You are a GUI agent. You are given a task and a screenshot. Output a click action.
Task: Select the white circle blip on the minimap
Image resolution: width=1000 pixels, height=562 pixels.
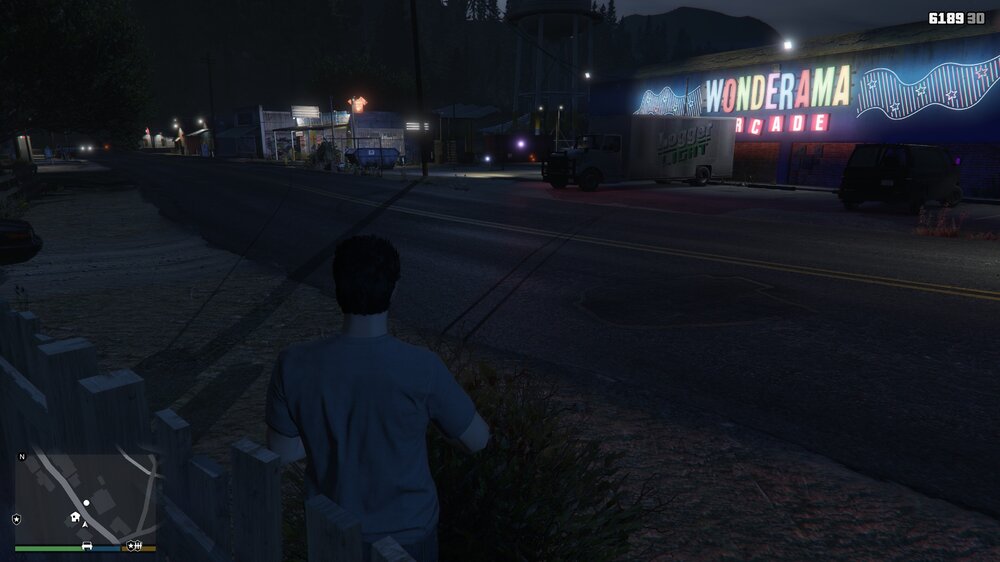(87, 502)
